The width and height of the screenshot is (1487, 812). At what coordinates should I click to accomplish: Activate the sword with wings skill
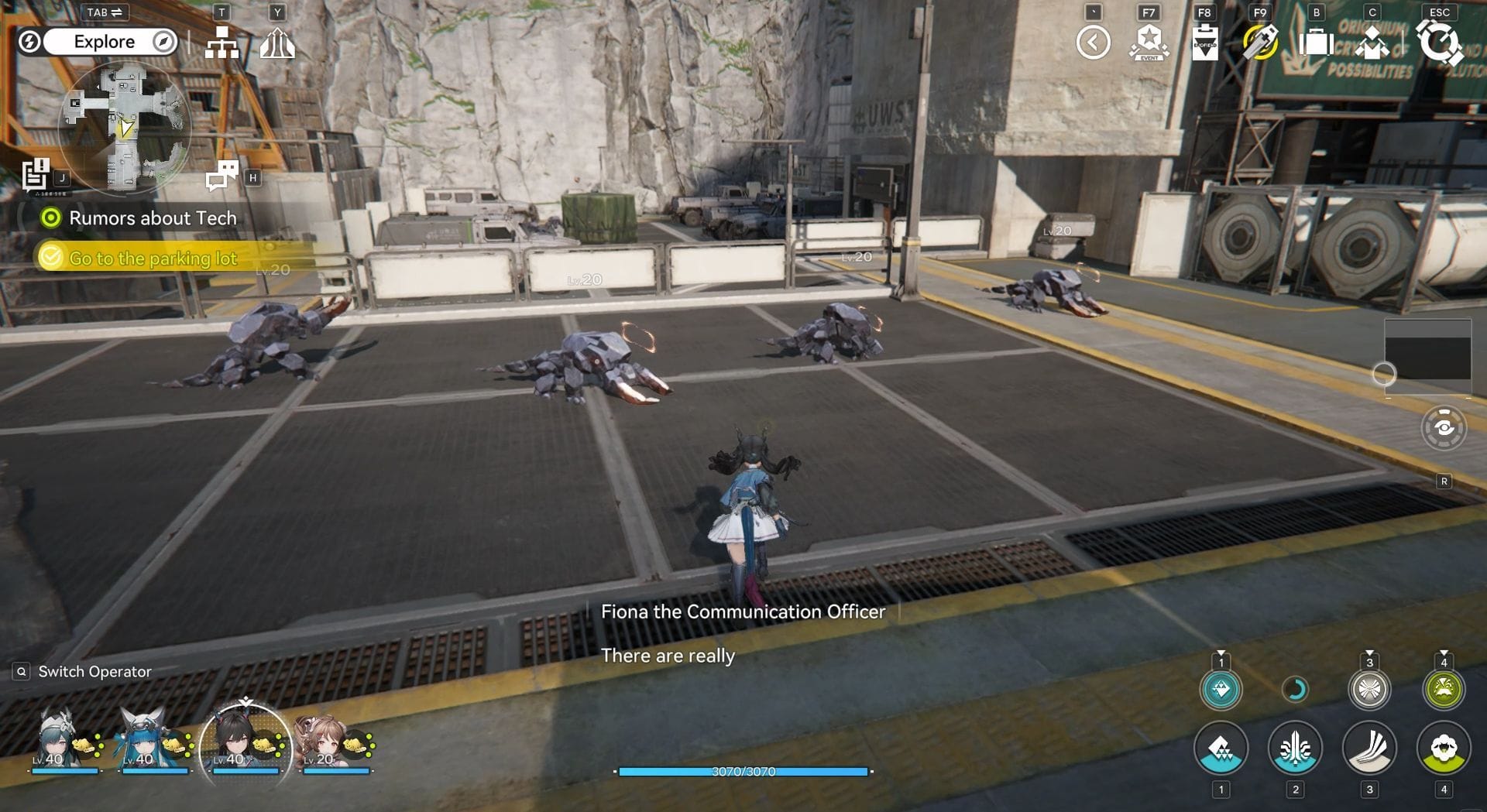click(x=1295, y=749)
